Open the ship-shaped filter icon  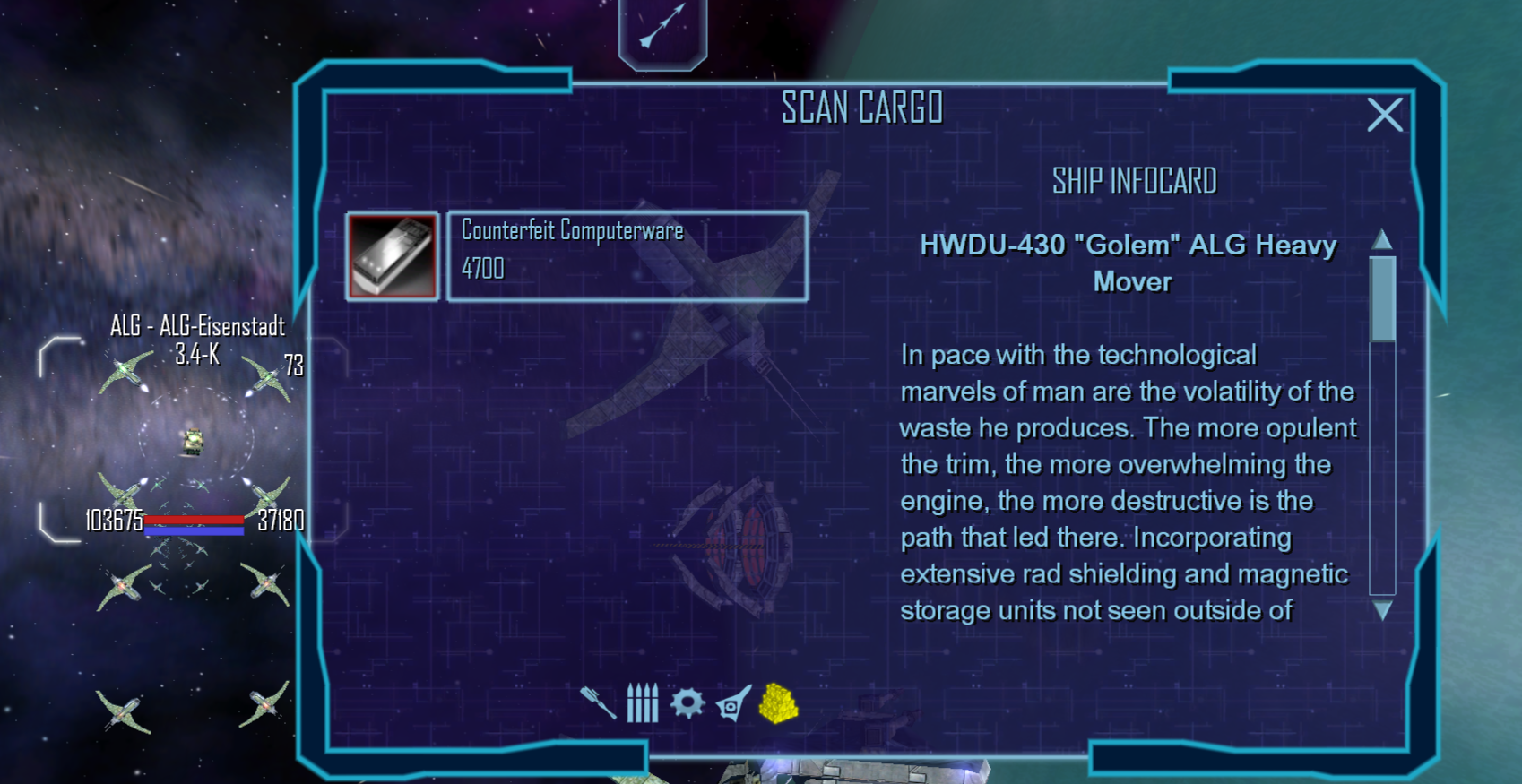coord(733,704)
